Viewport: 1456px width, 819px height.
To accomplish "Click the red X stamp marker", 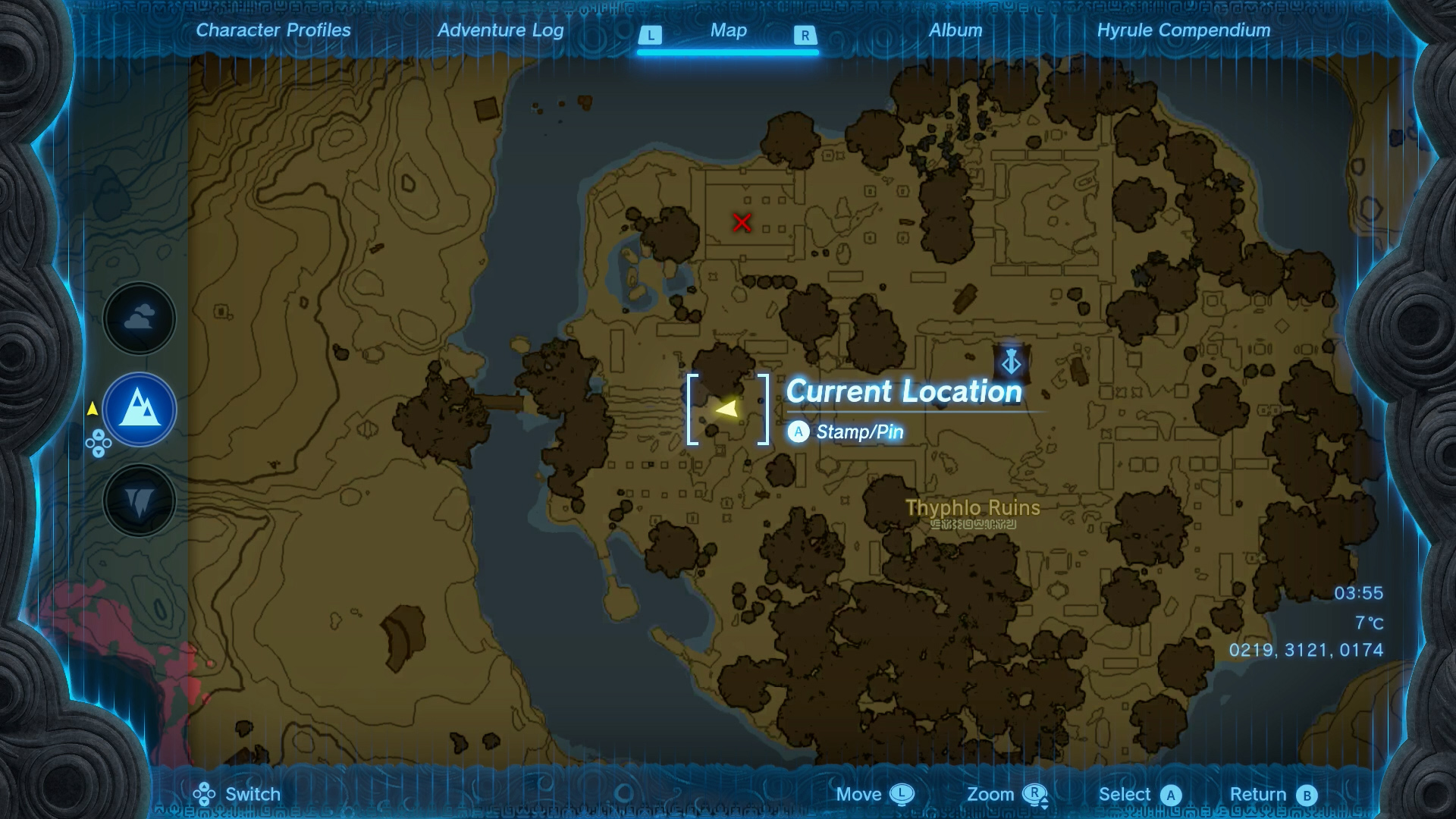I will [x=742, y=222].
